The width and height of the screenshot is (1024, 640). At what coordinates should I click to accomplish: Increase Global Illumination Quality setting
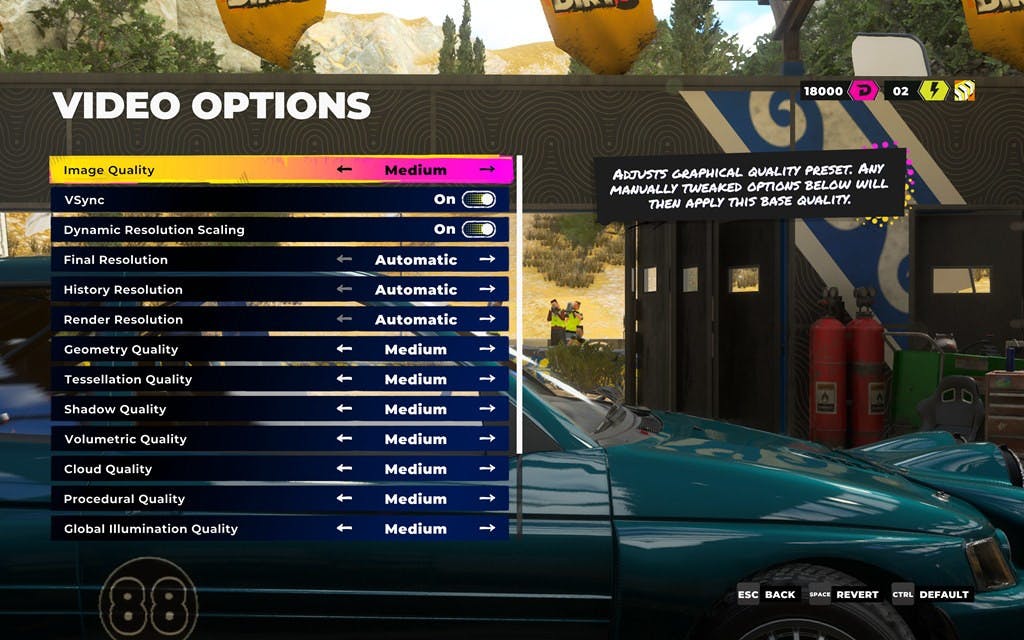[x=487, y=529]
